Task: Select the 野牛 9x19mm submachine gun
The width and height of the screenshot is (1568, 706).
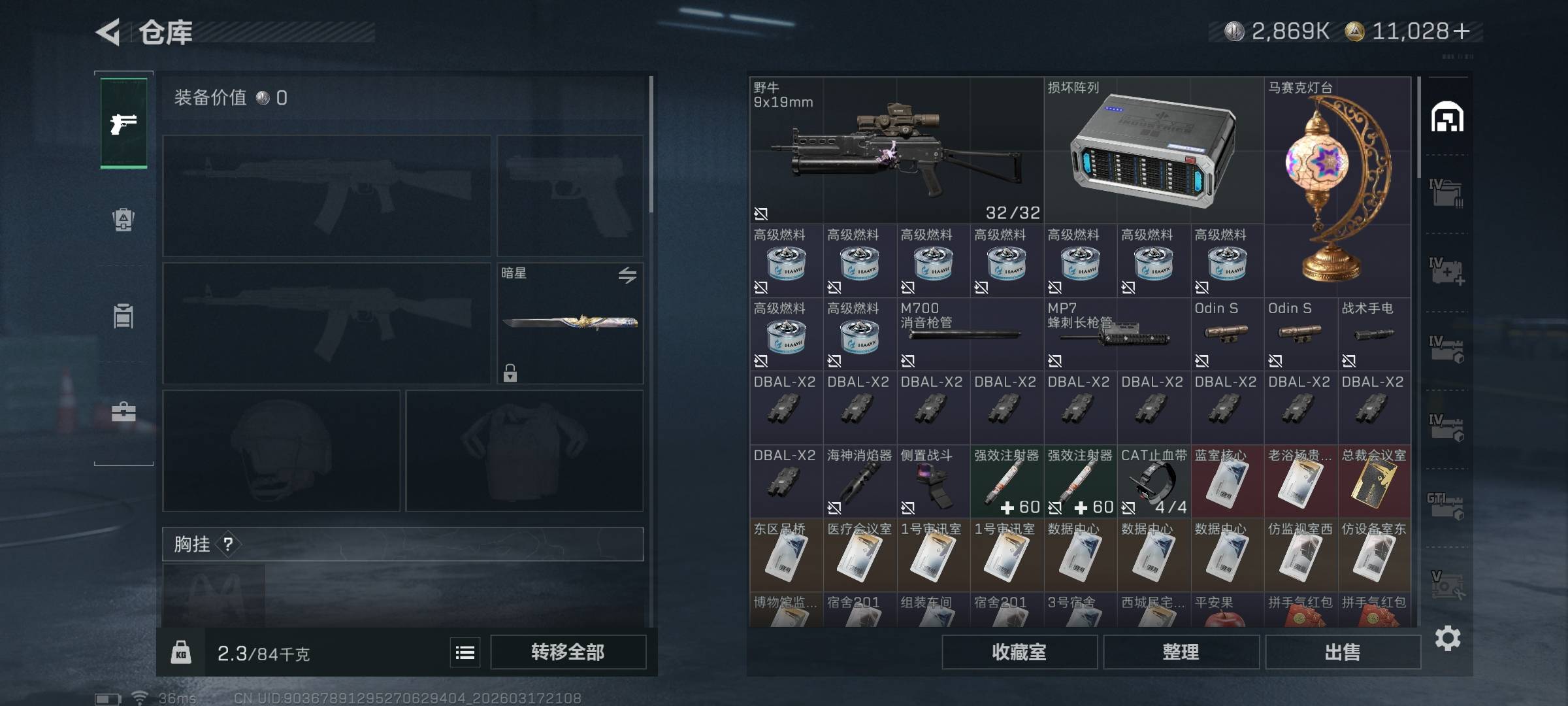Action: 896,150
